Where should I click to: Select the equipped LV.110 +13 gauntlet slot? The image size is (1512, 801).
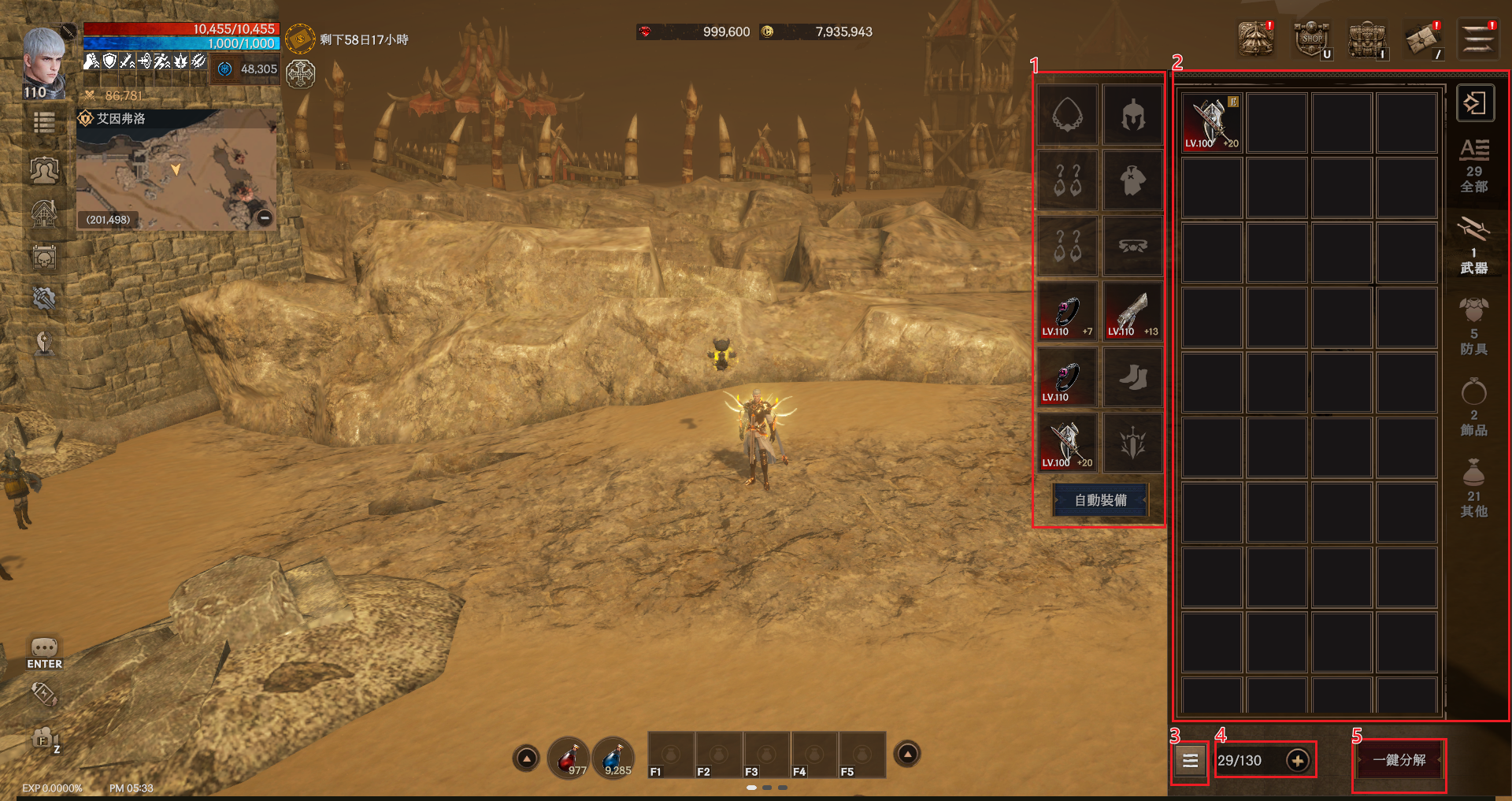click(x=1133, y=312)
